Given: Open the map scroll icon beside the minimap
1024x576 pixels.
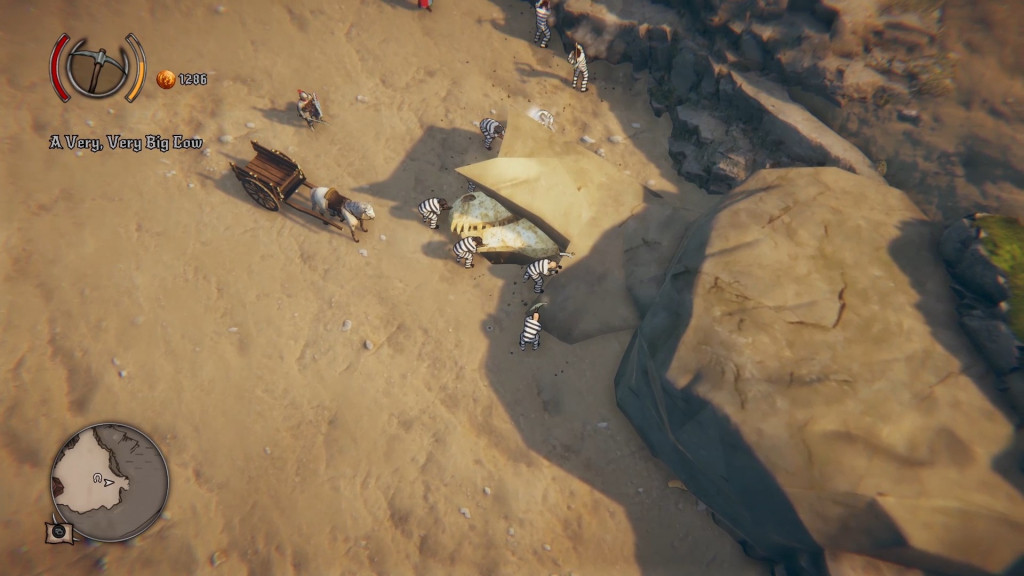Looking at the screenshot, I should pos(59,532).
